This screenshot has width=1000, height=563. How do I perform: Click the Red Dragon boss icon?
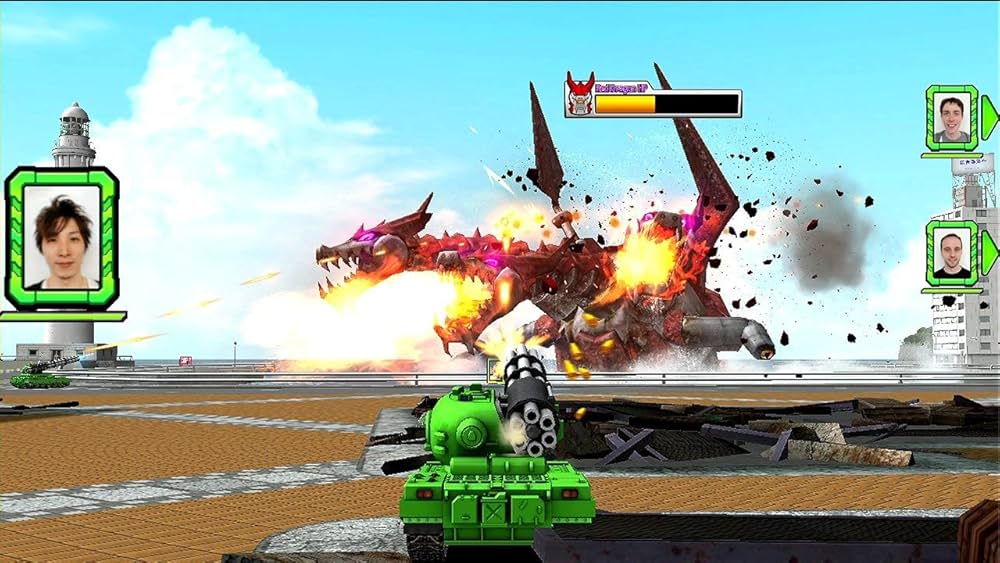tap(580, 95)
